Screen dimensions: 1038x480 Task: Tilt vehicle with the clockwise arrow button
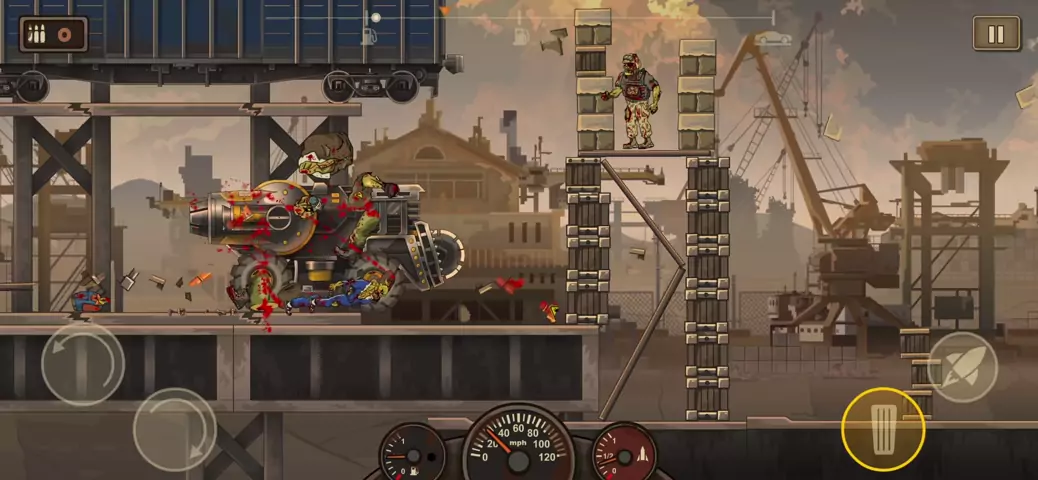pyautogui.click(x=175, y=430)
